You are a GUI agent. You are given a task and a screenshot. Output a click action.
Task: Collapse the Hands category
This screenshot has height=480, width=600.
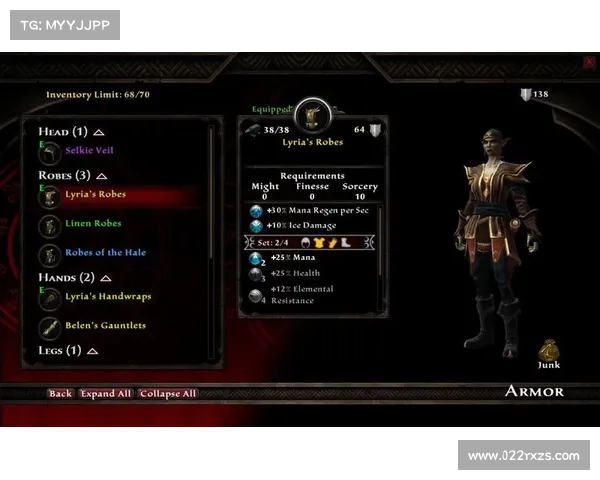tap(108, 278)
